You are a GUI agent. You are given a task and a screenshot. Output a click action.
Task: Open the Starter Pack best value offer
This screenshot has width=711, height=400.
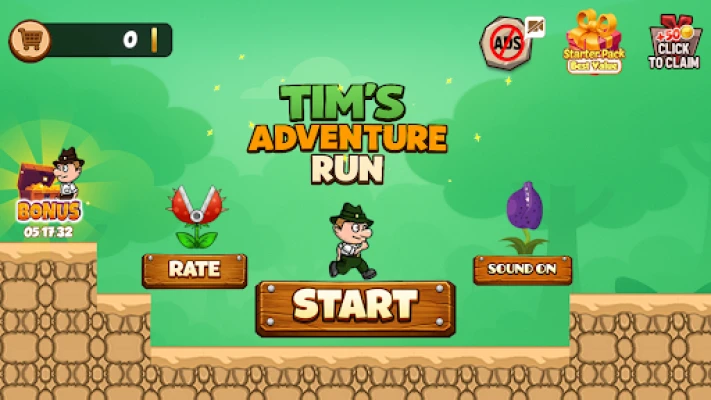594,43
